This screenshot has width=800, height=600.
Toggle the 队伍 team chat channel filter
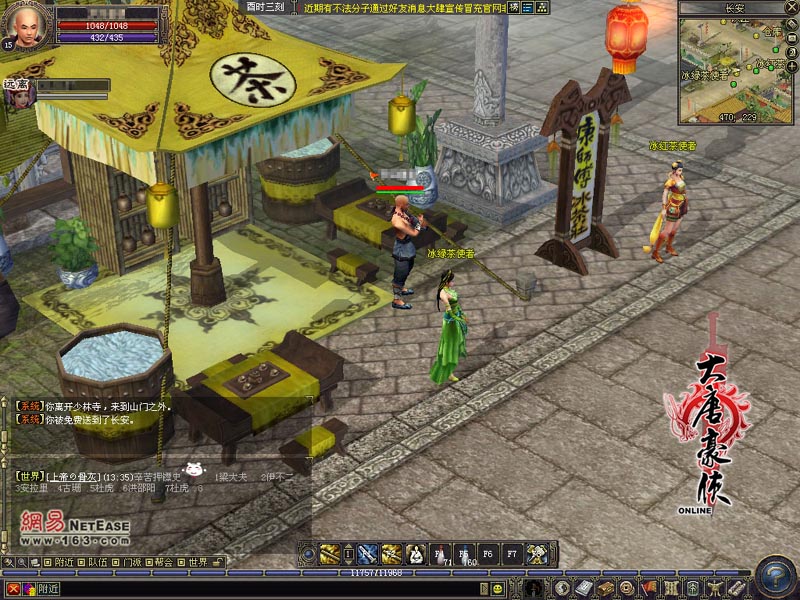pyautogui.click(x=98, y=562)
